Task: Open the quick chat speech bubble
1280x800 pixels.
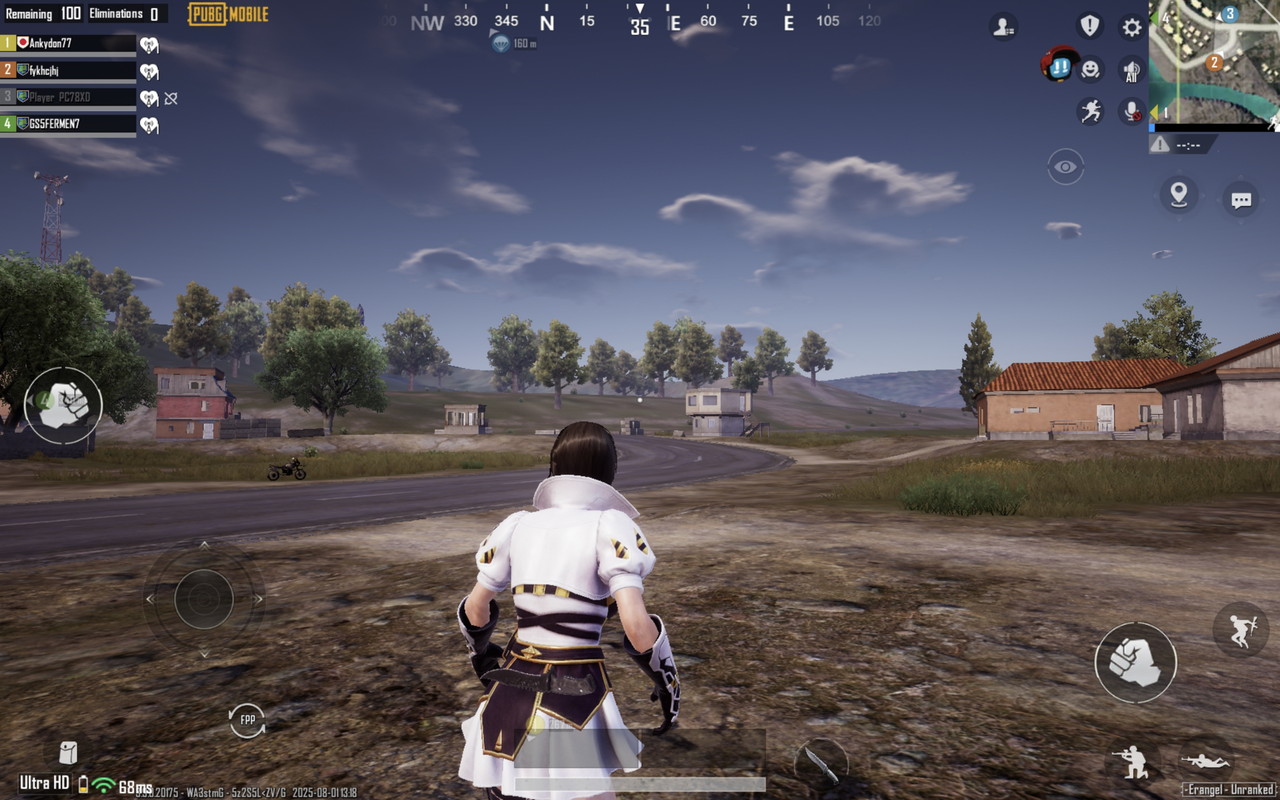Action: tap(1241, 200)
